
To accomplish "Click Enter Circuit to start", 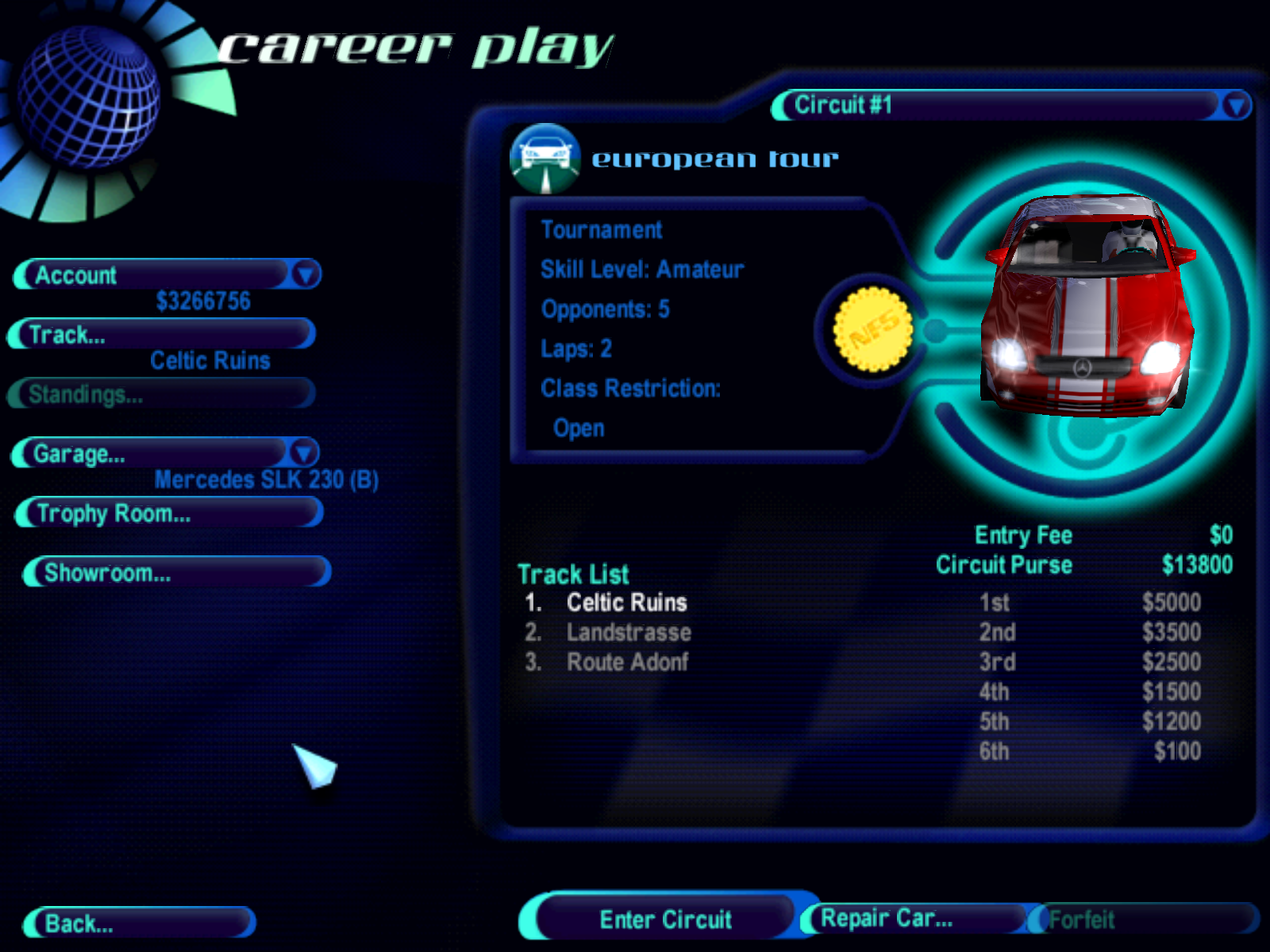I will (x=664, y=919).
